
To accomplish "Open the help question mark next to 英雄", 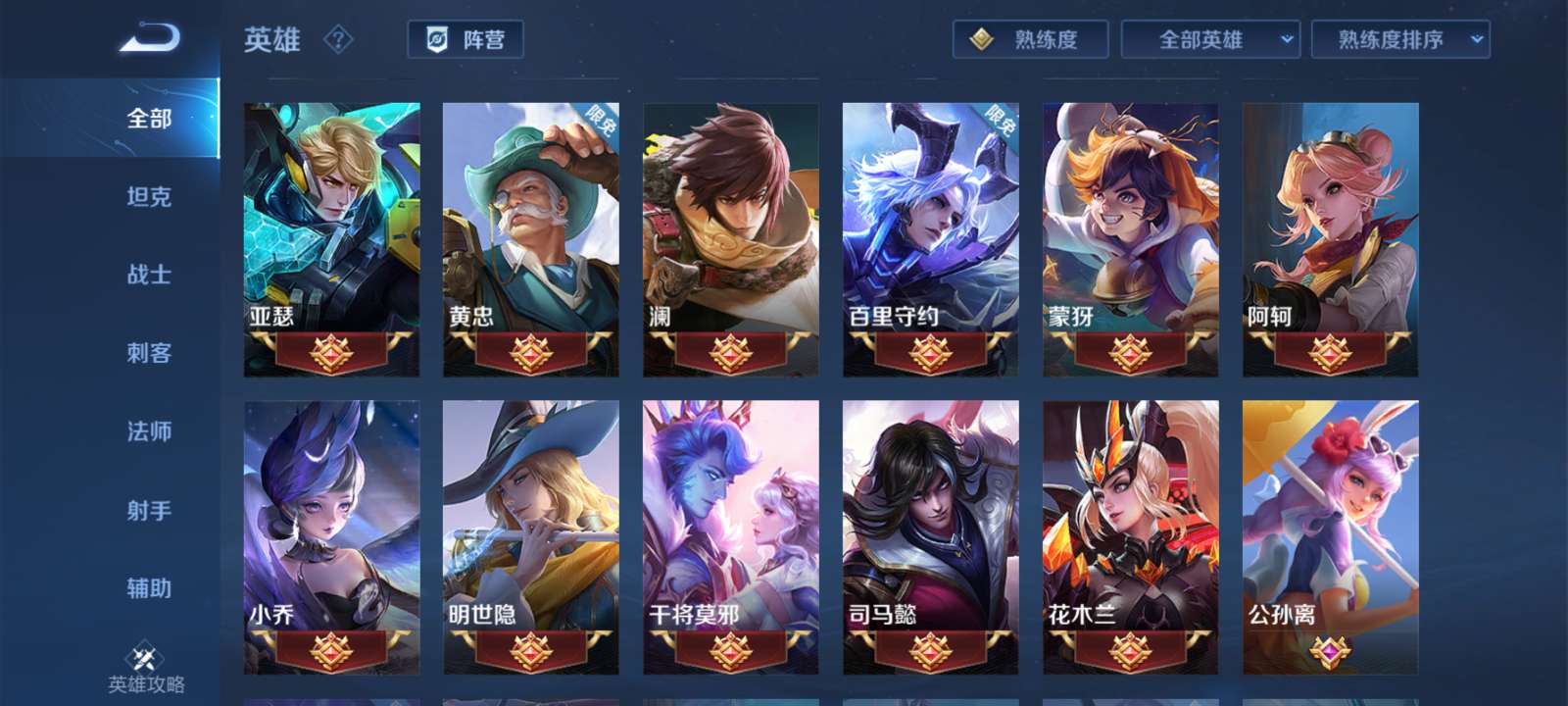I will (x=337, y=40).
